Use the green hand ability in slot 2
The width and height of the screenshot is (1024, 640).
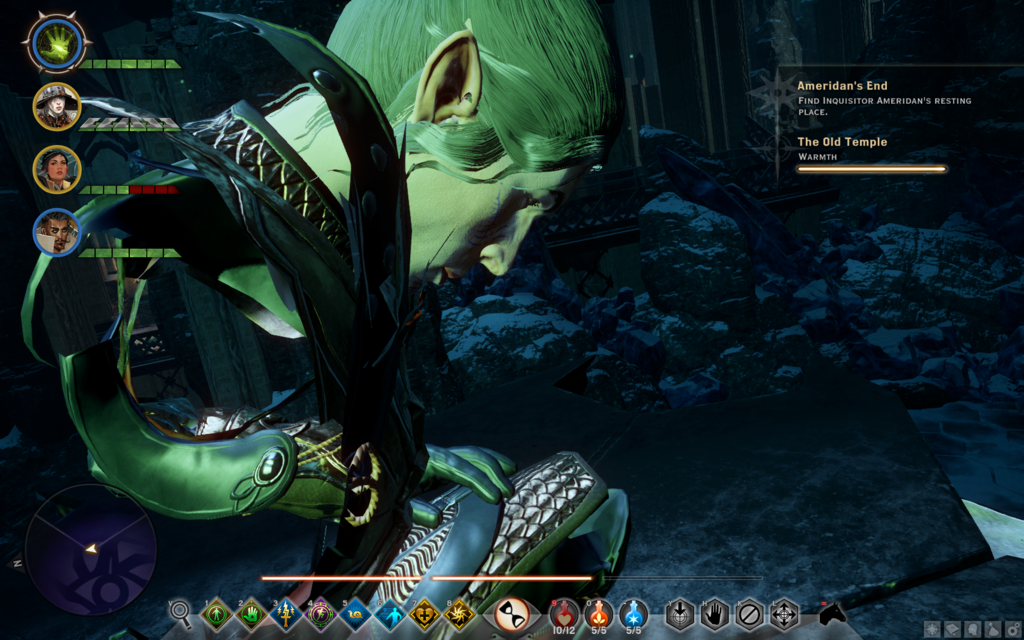tap(251, 613)
